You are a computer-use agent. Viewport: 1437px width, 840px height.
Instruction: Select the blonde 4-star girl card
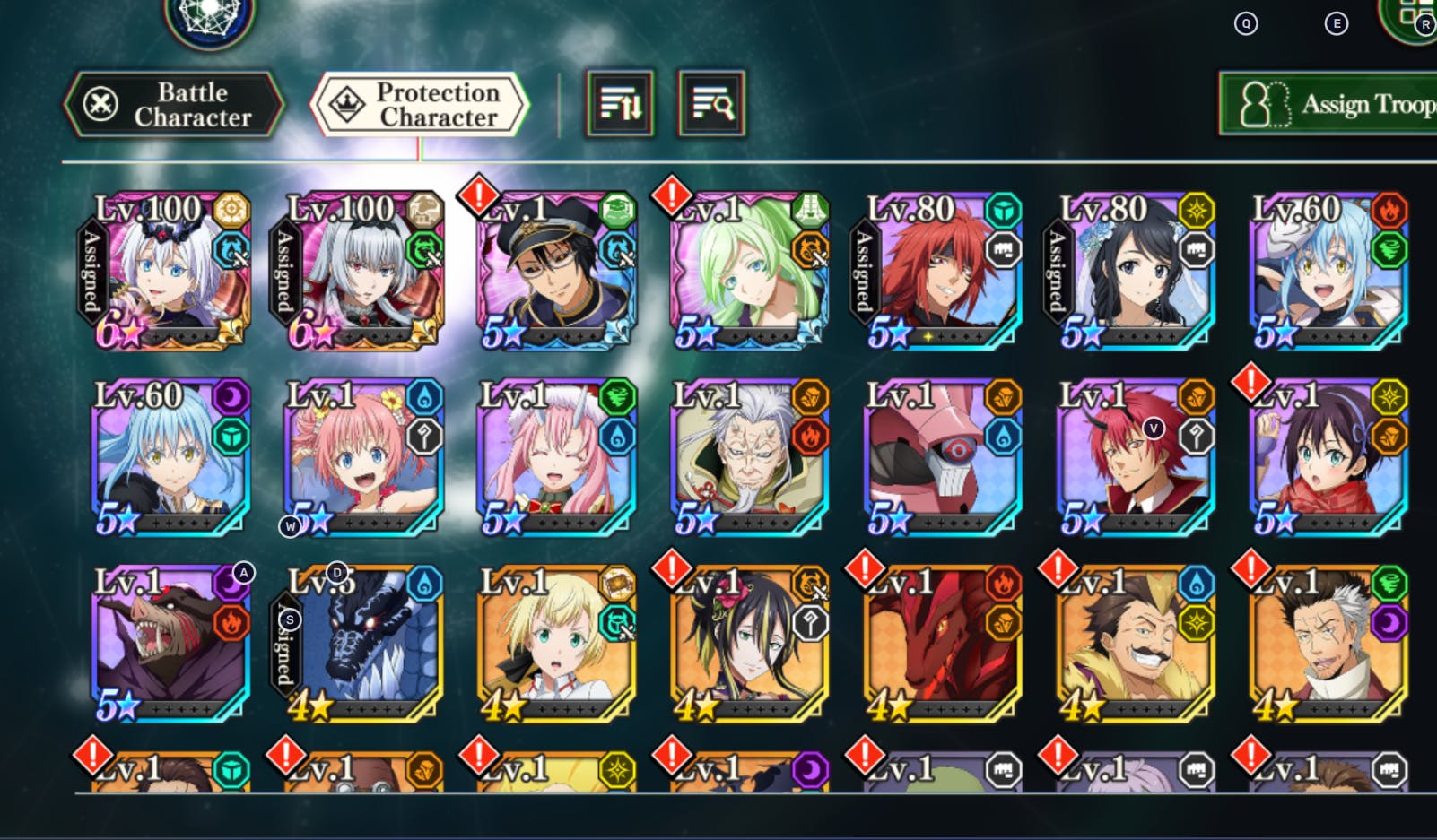[x=555, y=644]
